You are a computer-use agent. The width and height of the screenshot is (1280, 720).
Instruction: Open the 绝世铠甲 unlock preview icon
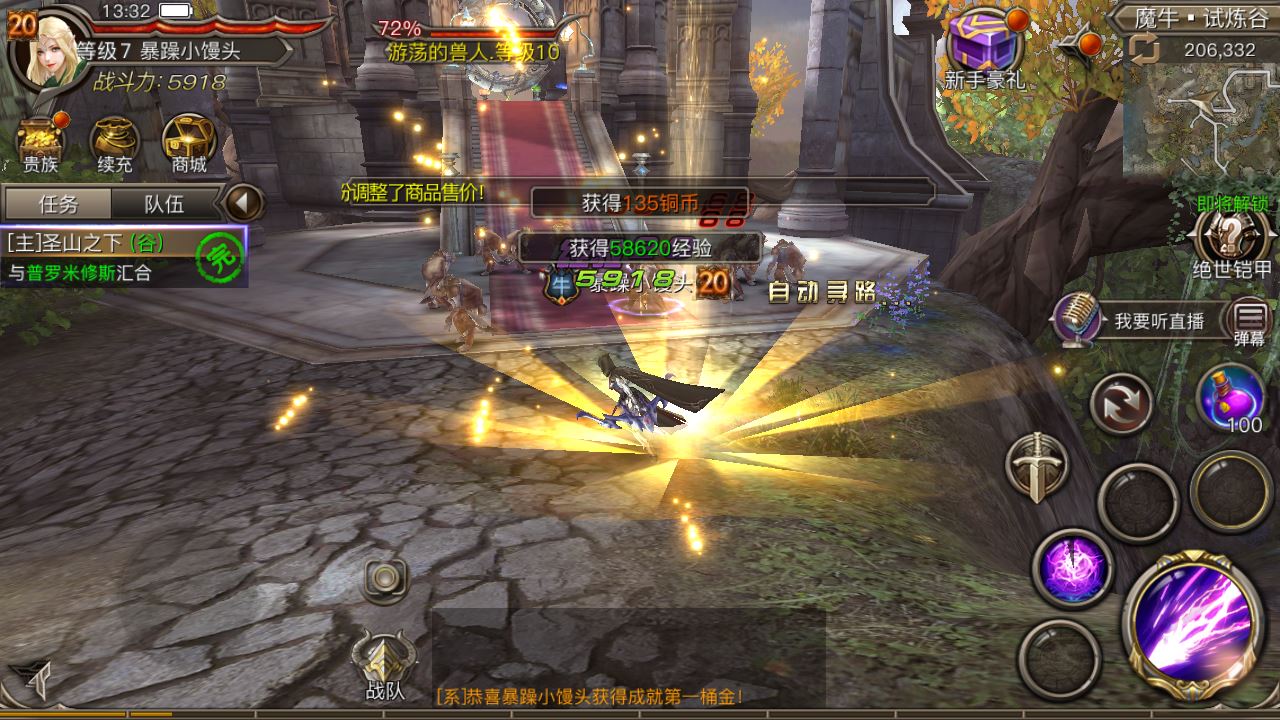[1232, 240]
